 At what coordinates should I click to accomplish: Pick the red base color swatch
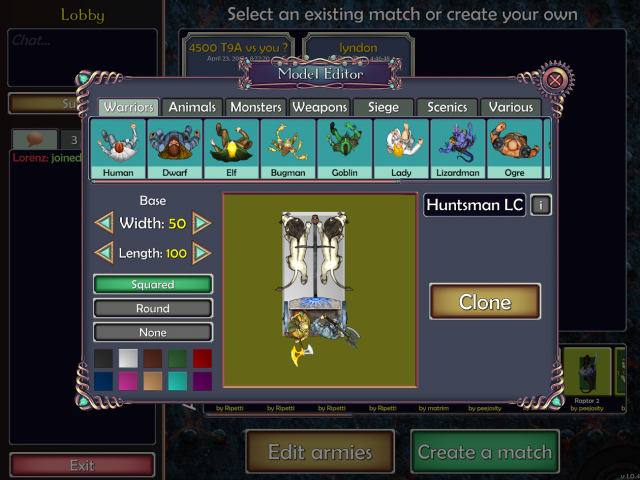(x=202, y=359)
